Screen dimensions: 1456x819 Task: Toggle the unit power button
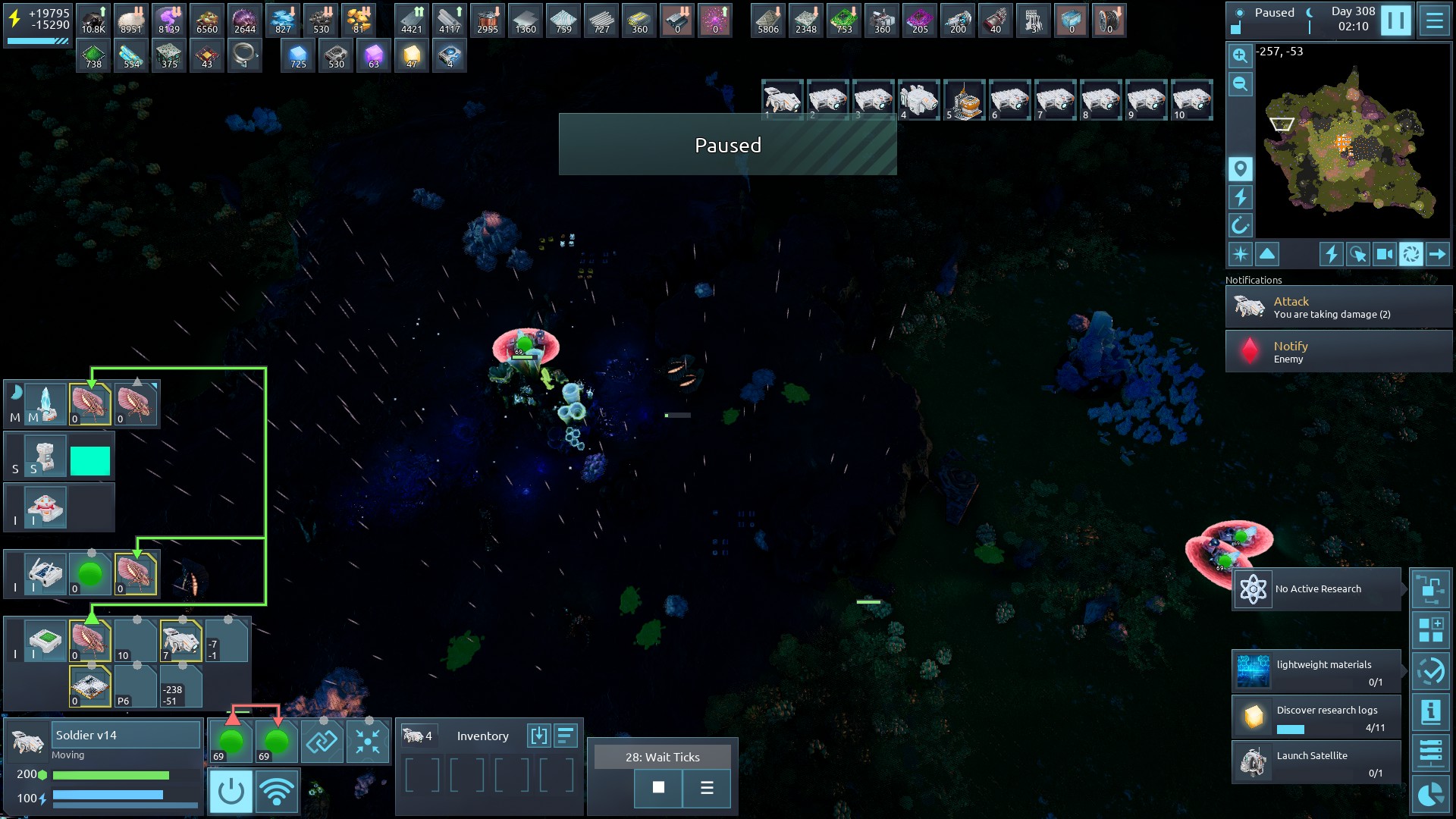(x=231, y=792)
